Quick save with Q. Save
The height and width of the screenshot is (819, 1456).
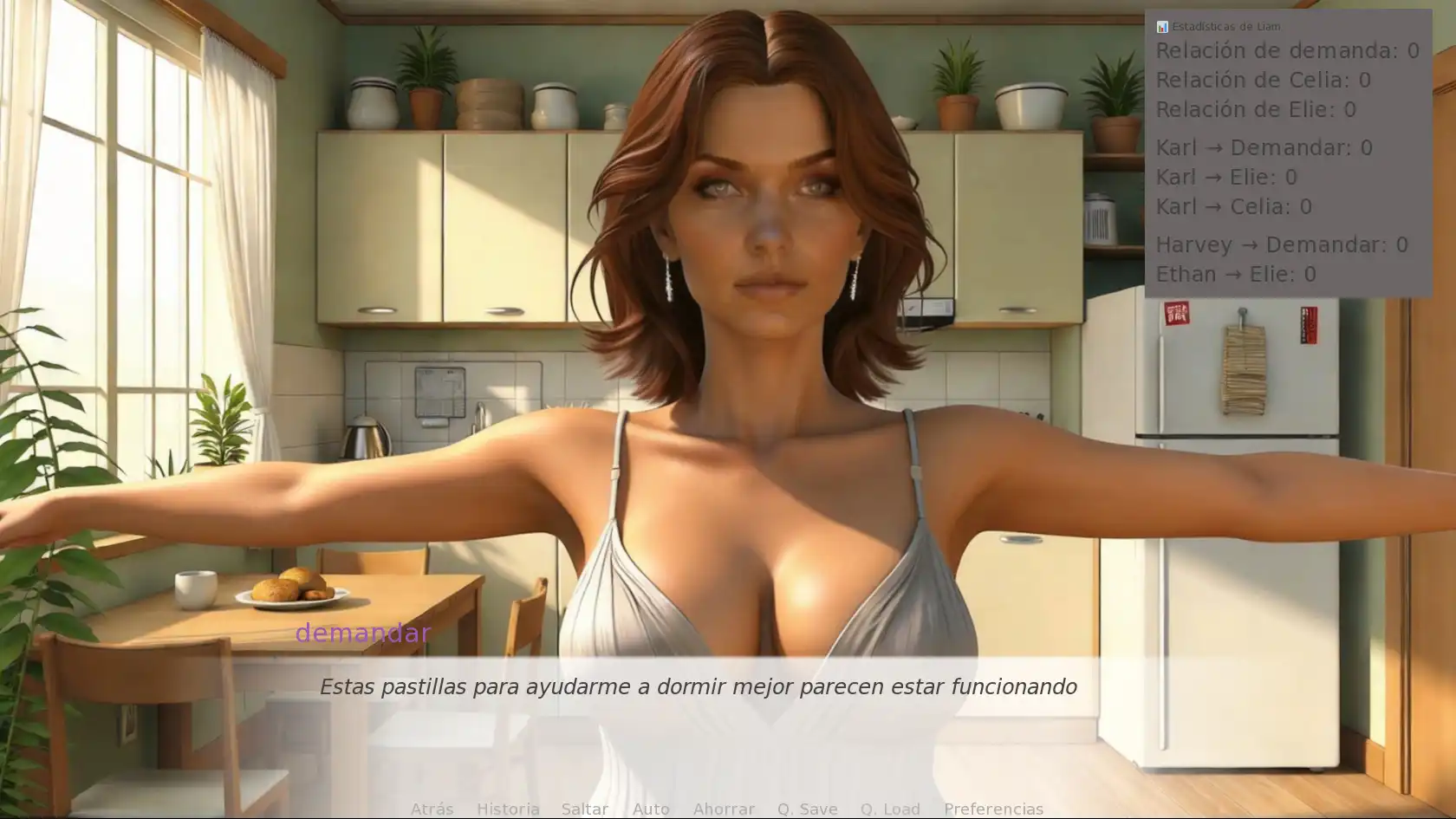point(807,809)
